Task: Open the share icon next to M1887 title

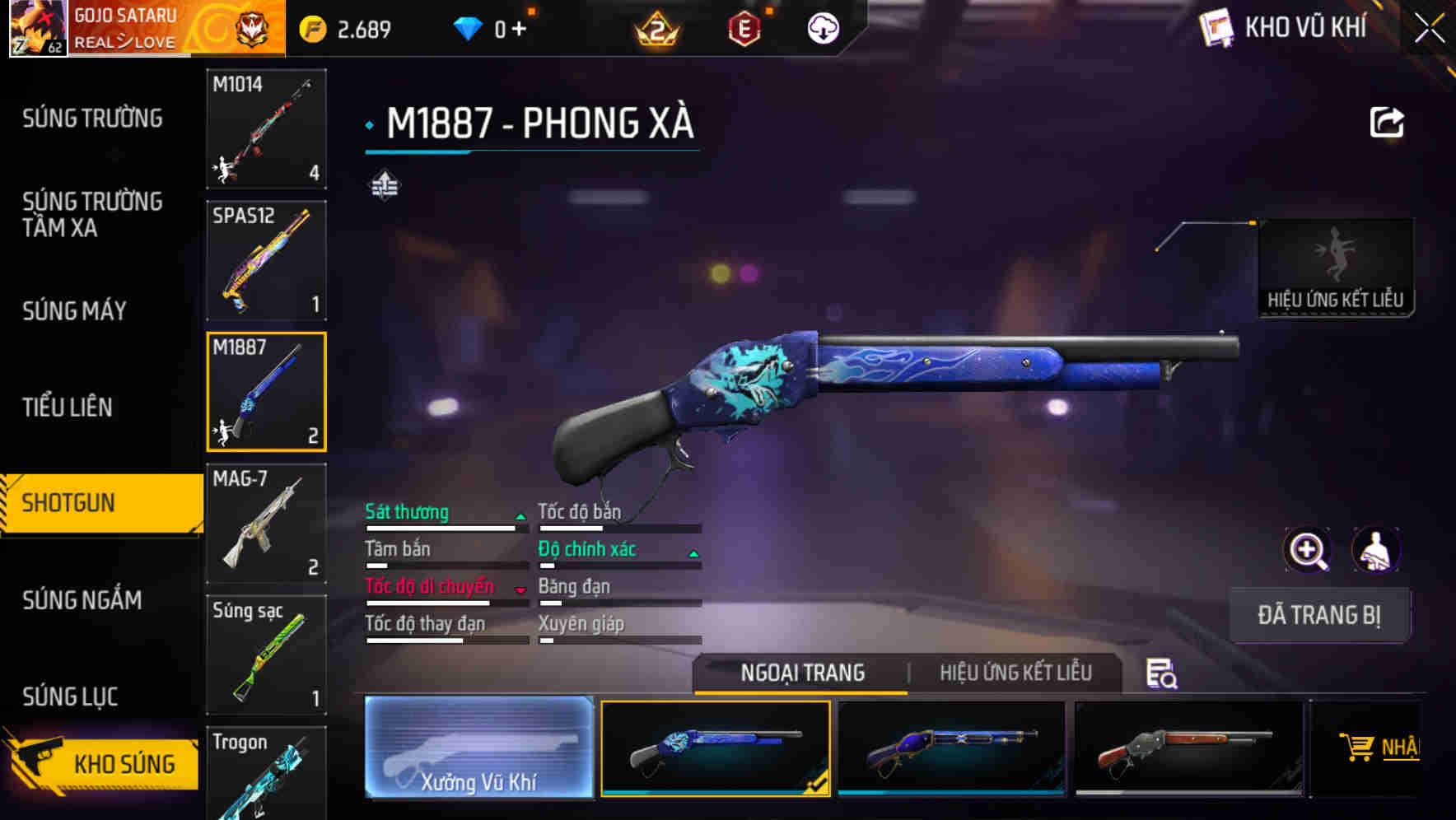Action: click(x=1388, y=121)
